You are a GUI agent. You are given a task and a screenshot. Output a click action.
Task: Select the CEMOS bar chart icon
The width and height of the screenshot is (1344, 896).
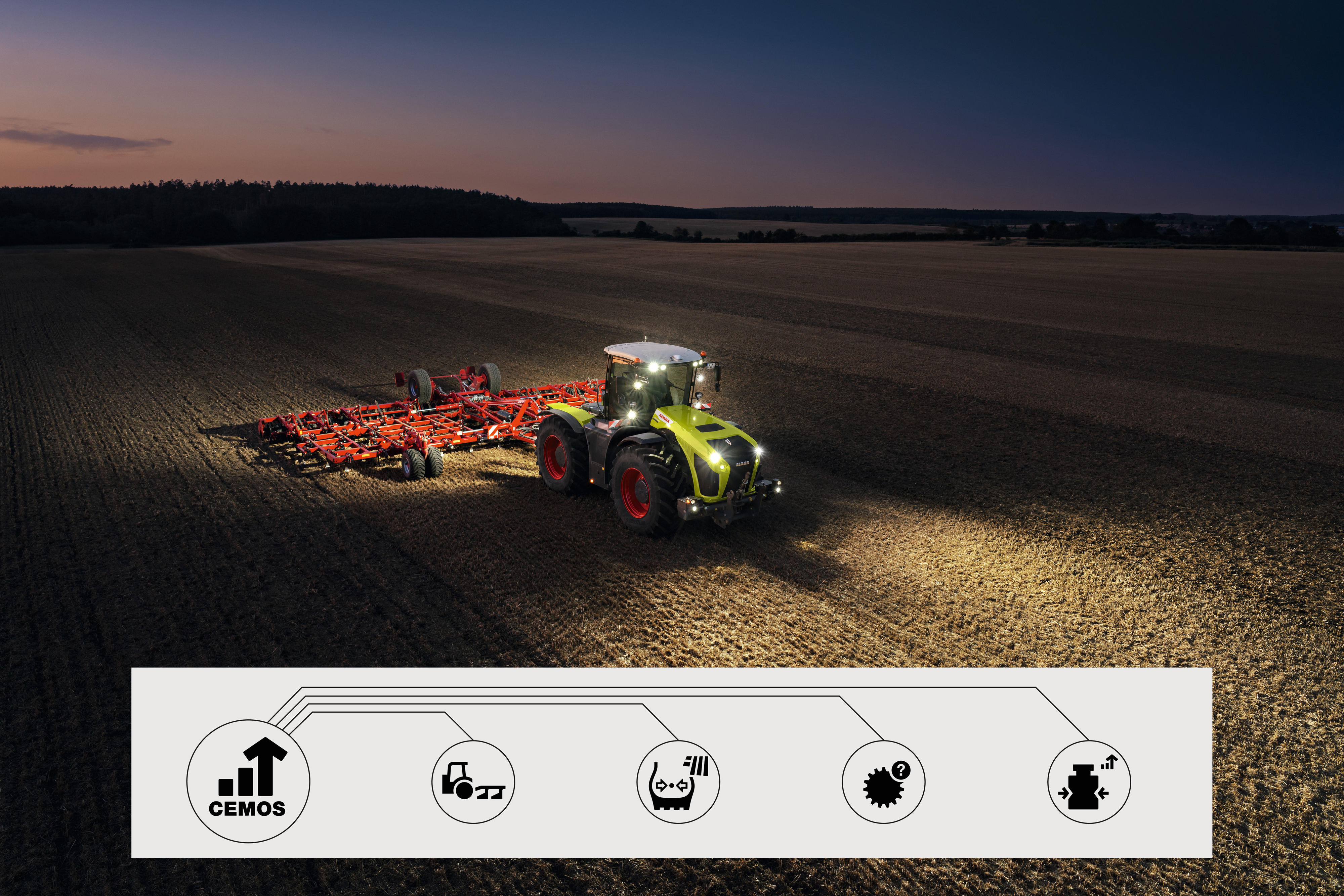click(248, 780)
